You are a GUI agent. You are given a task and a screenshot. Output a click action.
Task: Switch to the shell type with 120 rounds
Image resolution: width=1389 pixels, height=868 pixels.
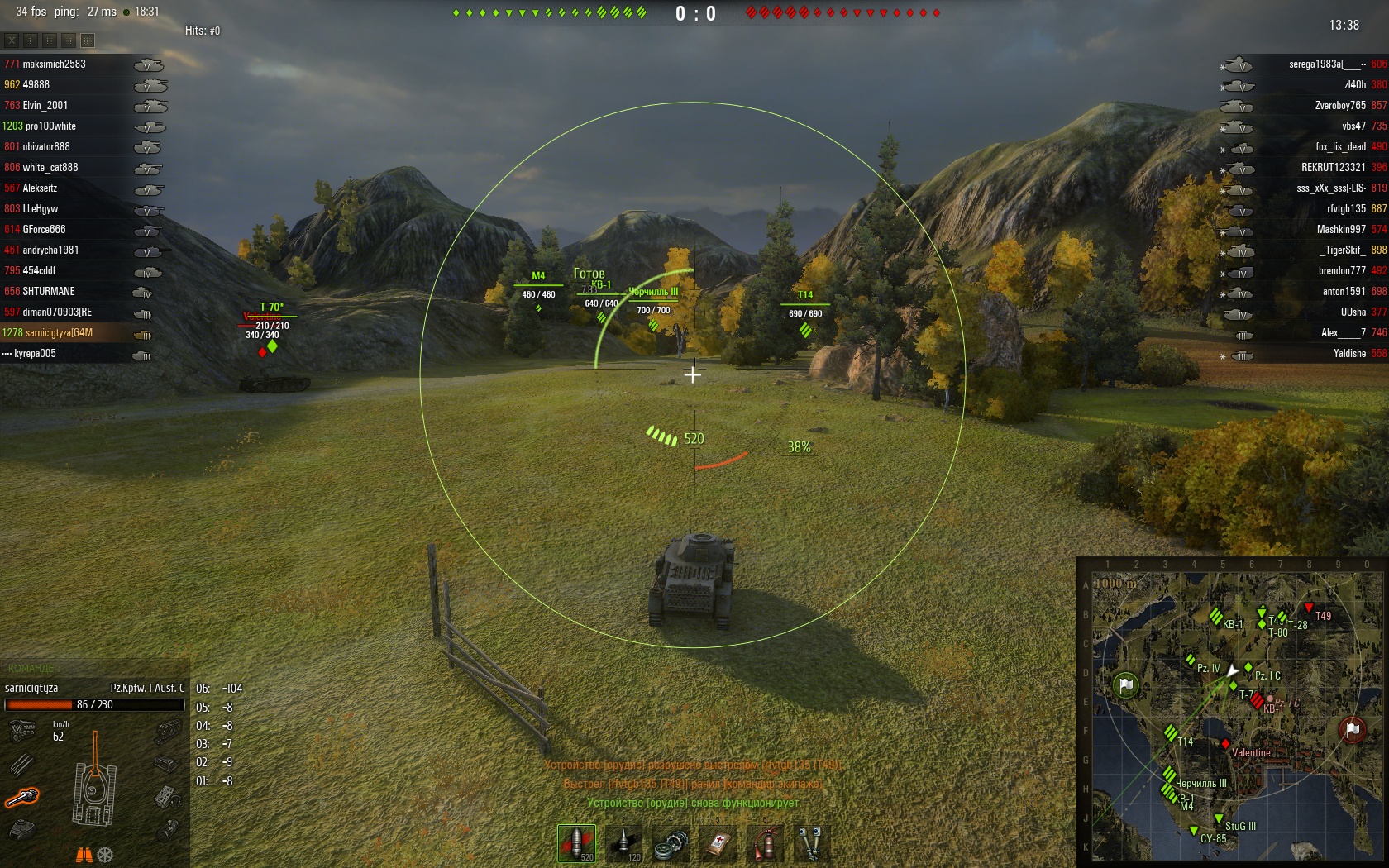624,843
